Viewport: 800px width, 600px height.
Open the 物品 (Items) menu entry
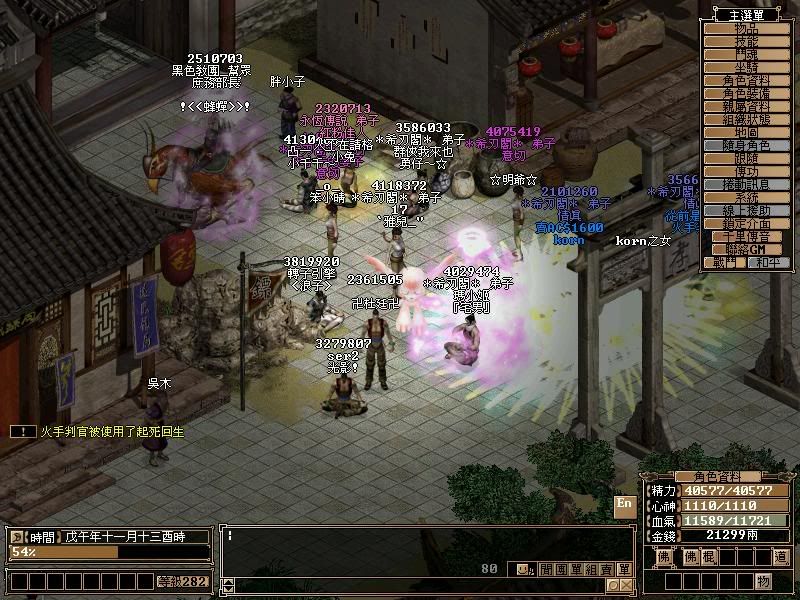[x=746, y=29]
